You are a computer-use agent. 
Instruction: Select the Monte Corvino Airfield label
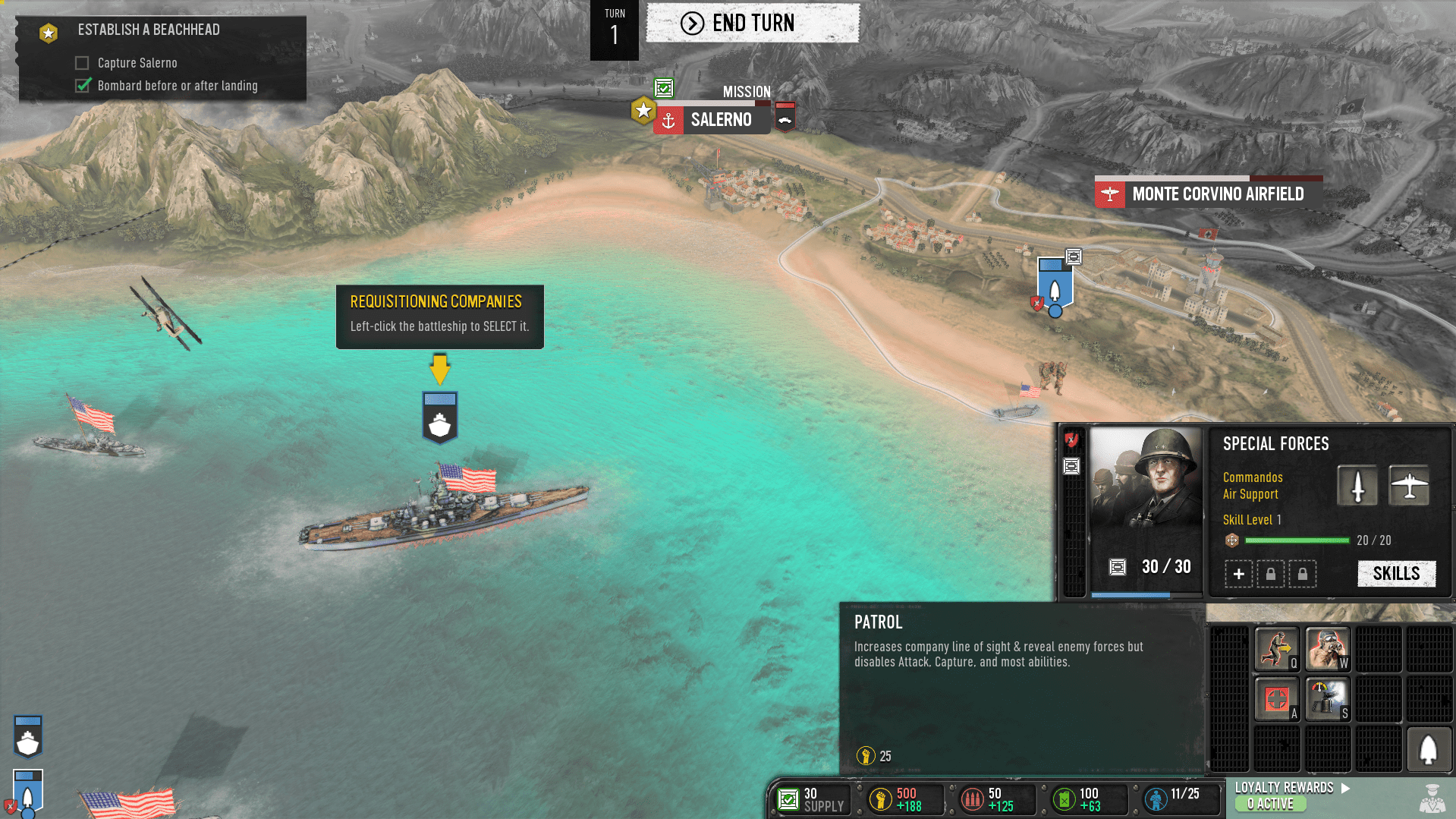pyautogui.click(x=1217, y=194)
